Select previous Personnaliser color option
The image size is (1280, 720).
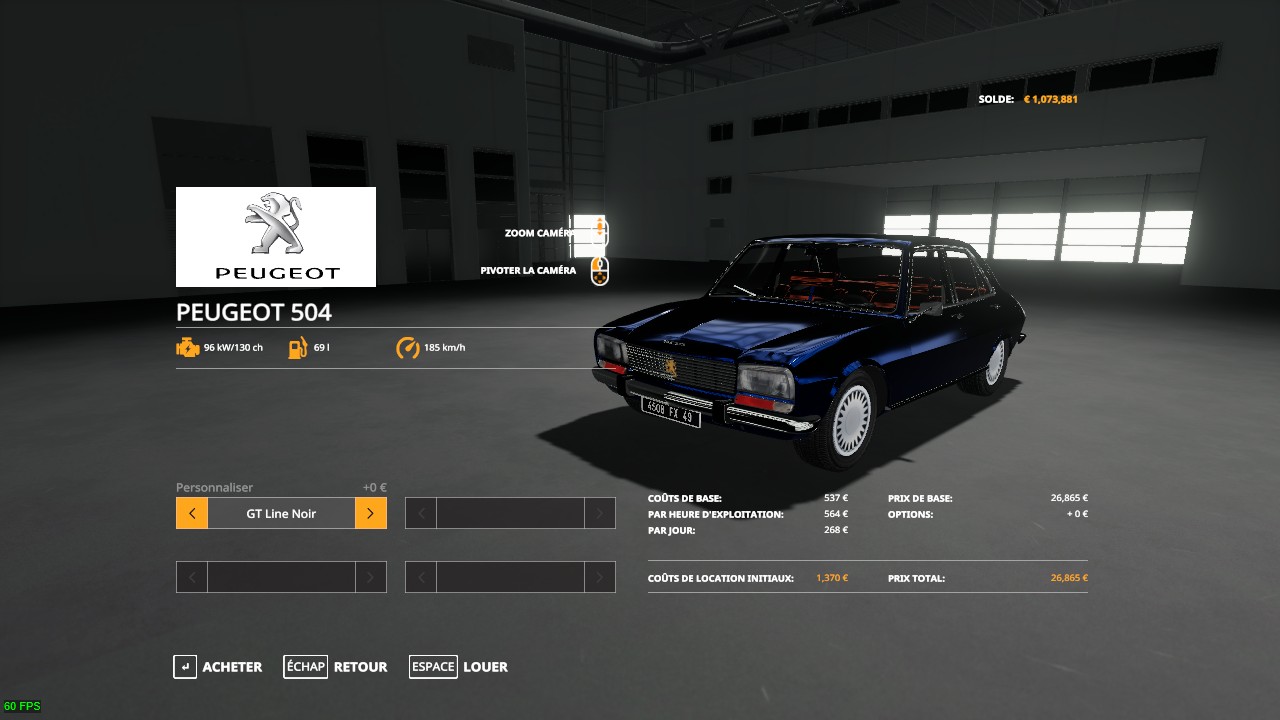point(192,514)
